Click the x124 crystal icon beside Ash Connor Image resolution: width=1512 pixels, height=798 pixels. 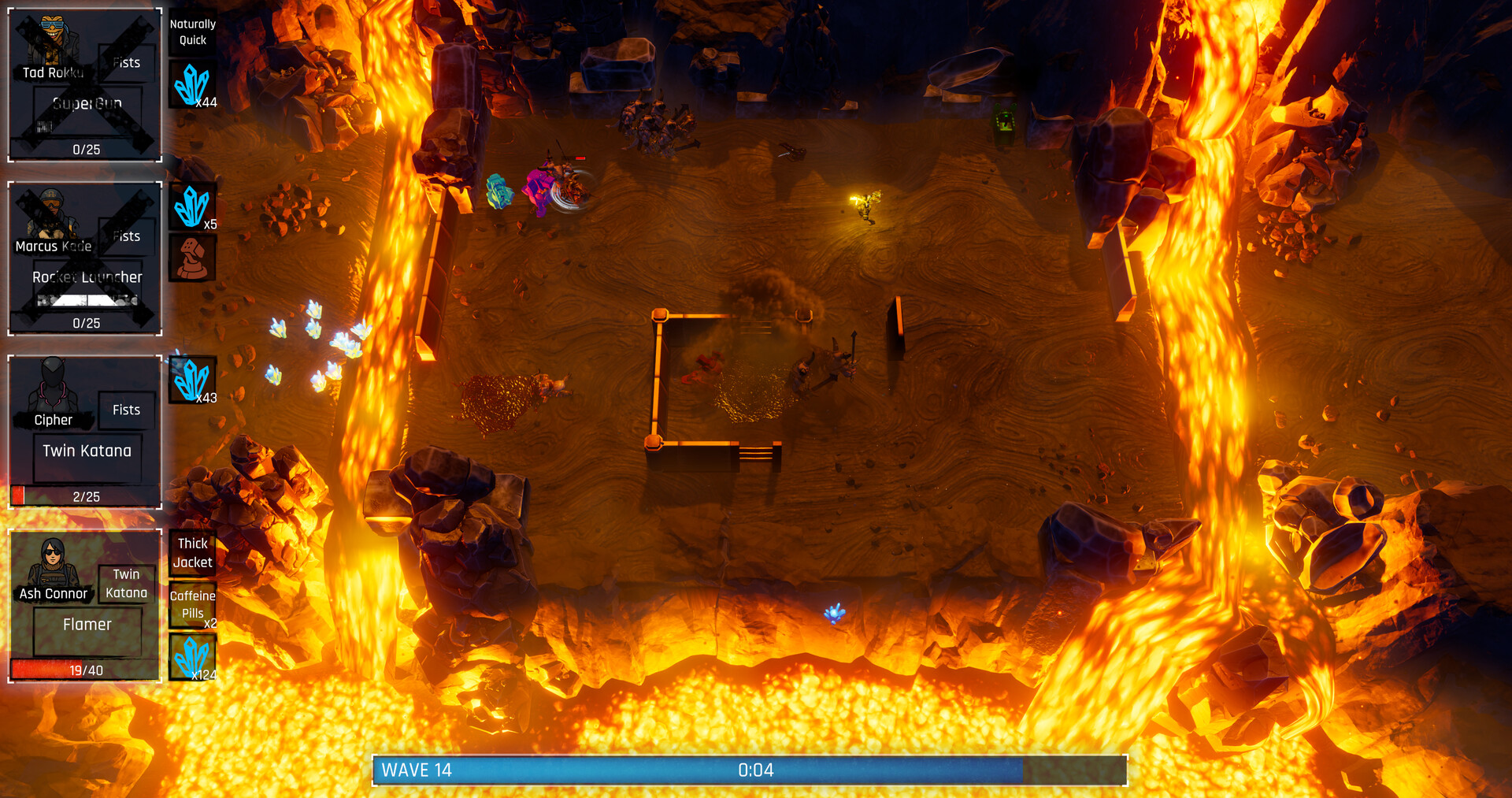coord(192,655)
